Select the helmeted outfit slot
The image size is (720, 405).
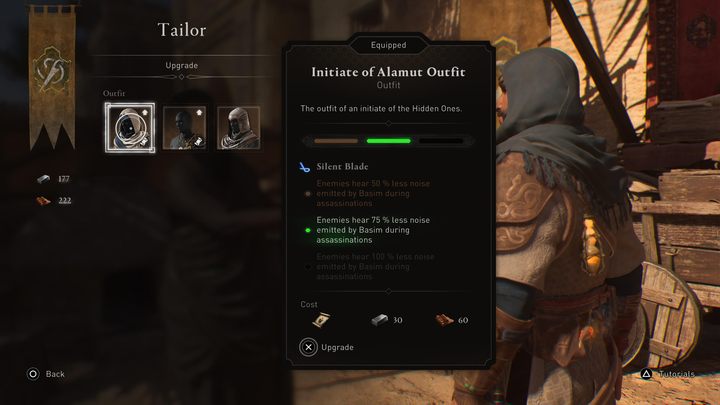coord(238,127)
